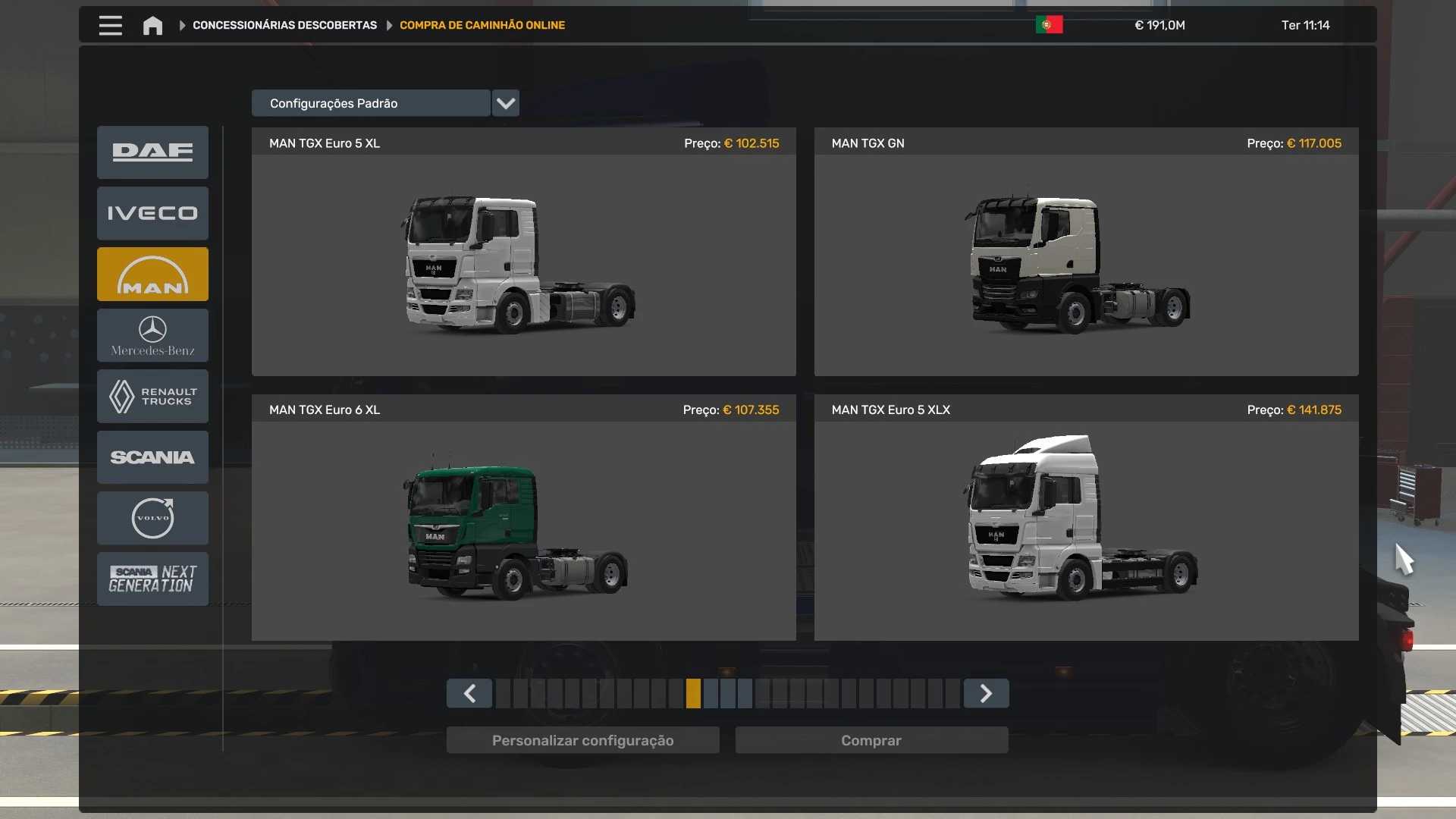The image size is (1456, 819).
Task: Expand the Configurações Padrão dropdown
Action: pos(505,103)
